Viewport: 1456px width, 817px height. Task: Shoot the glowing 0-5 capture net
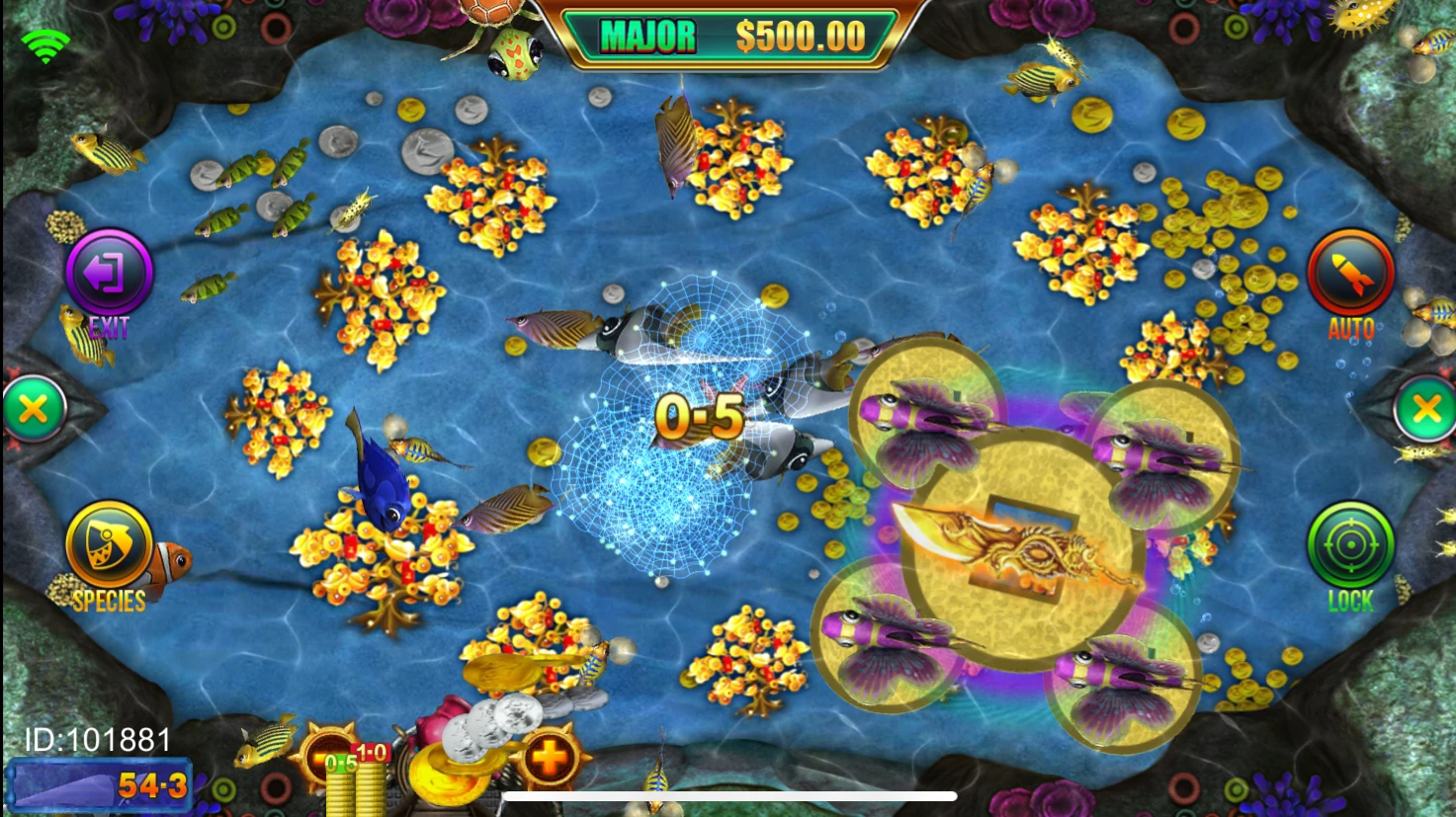[x=699, y=416]
